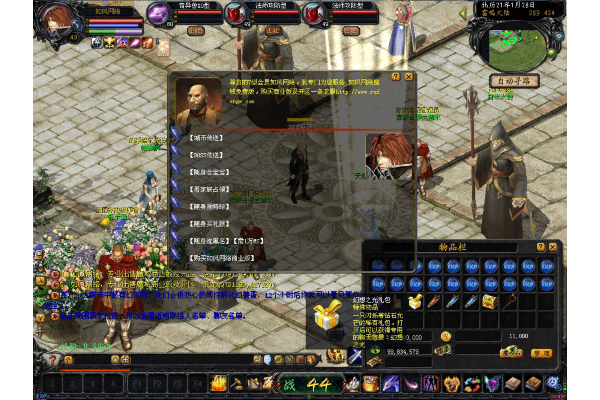Click the inventory help question mark button

(x=541, y=246)
